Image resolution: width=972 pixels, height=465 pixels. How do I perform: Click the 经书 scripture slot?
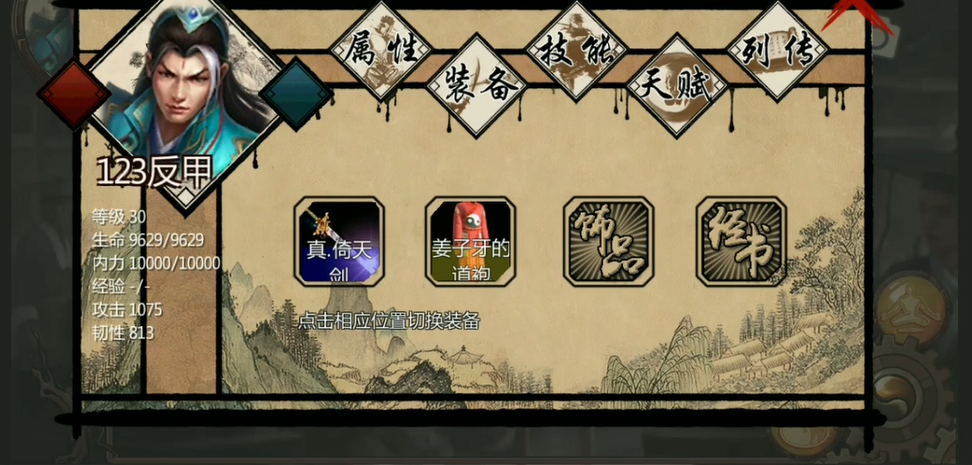pyautogui.click(x=741, y=242)
